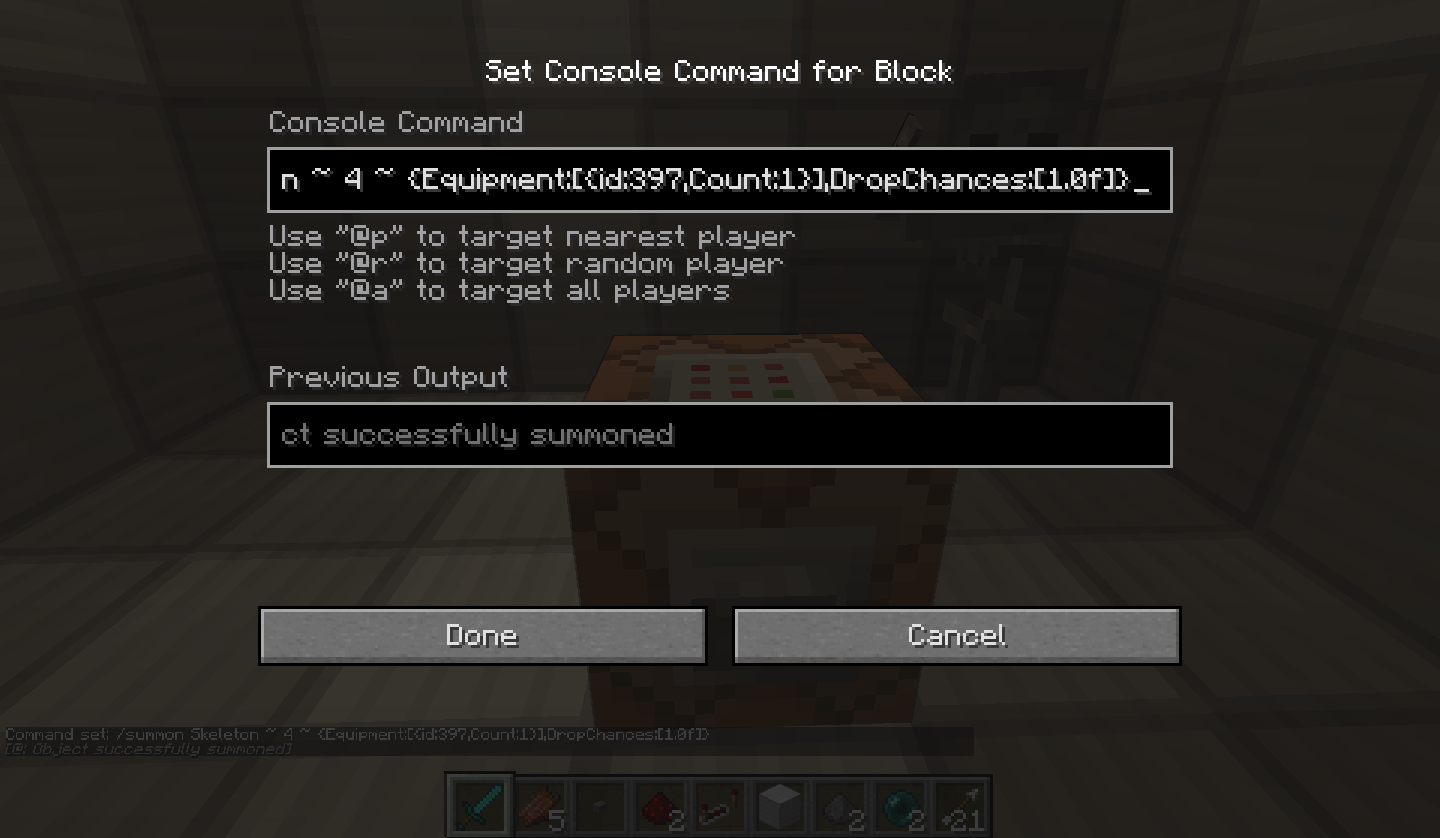
Task: Click inside the Console Command input field
Action: [x=720, y=180]
